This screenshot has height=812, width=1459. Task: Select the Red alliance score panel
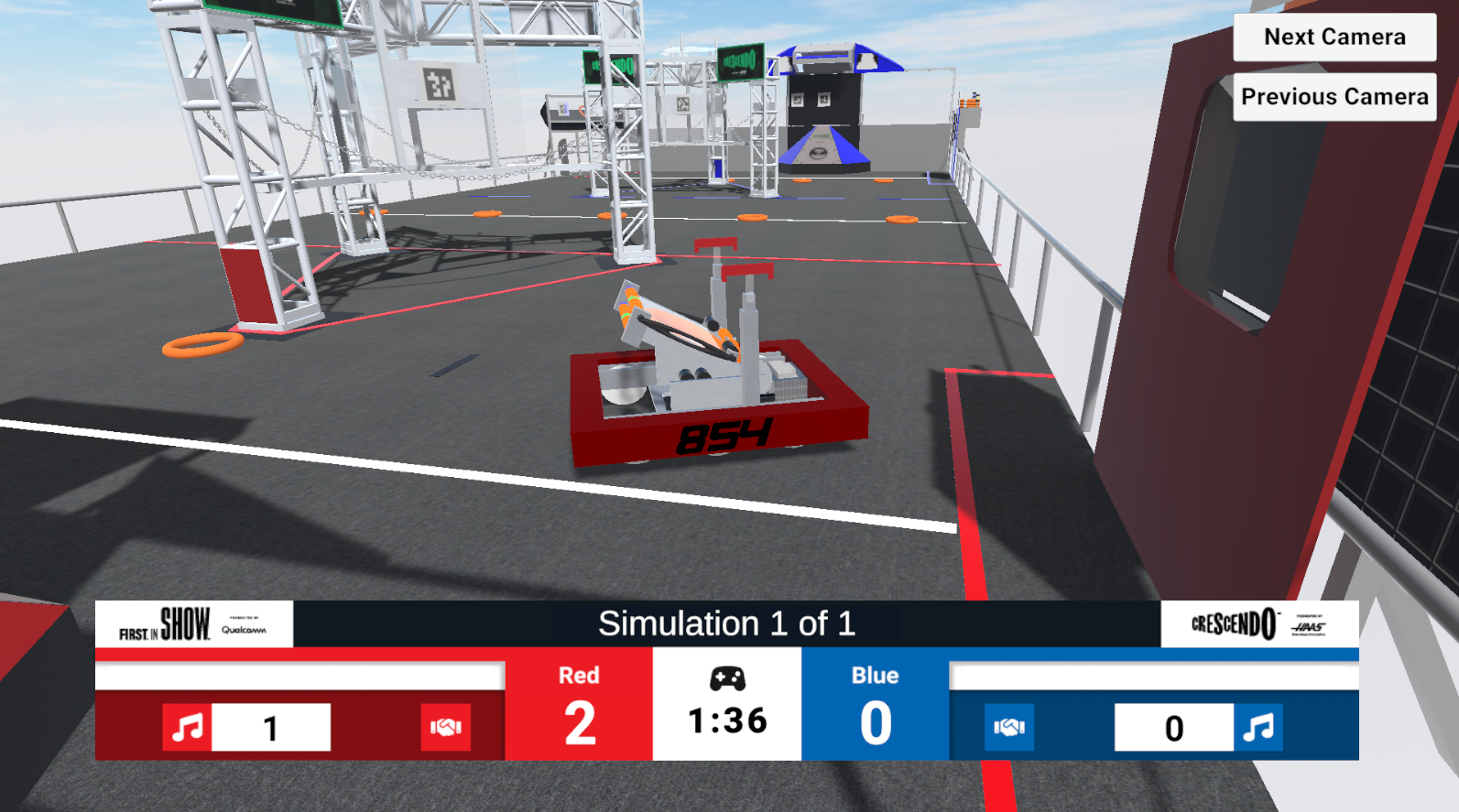[580, 705]
